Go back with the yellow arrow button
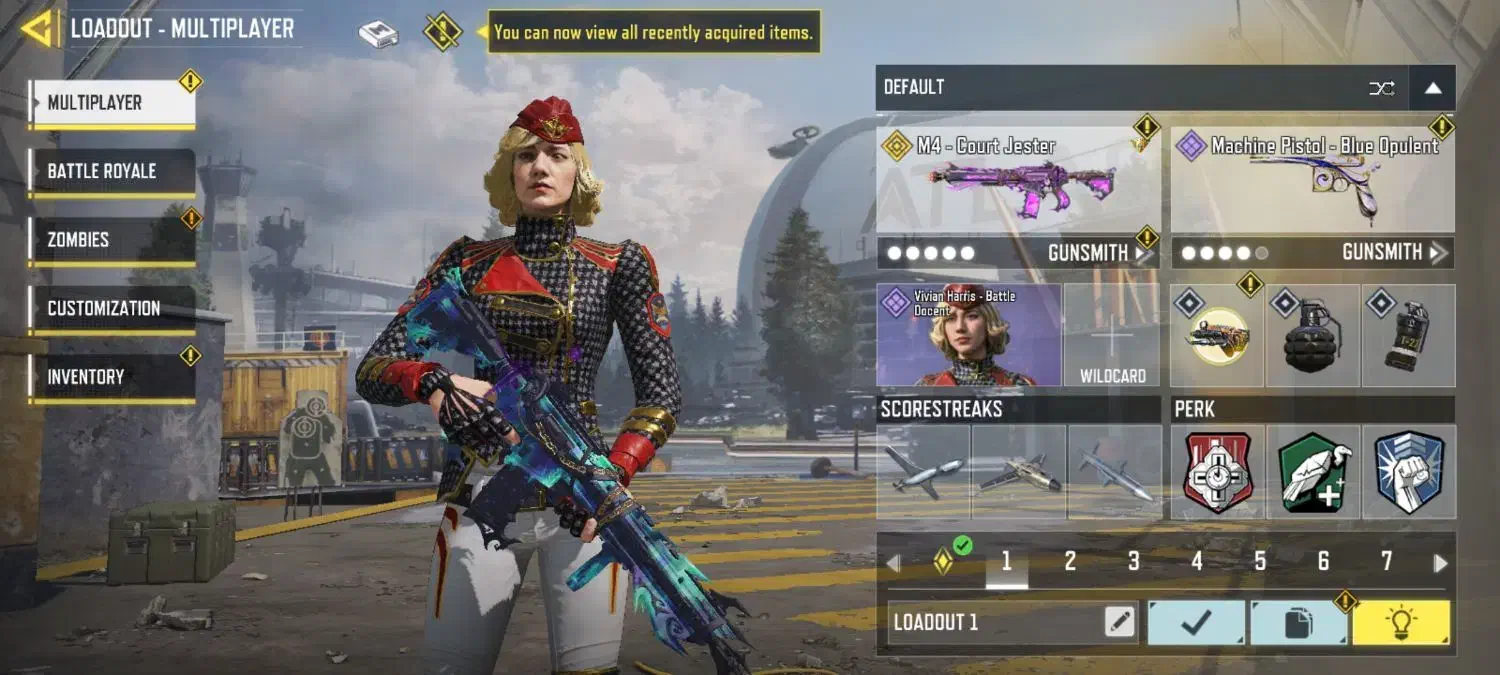 pyautogui.click(x=38, y=29)
